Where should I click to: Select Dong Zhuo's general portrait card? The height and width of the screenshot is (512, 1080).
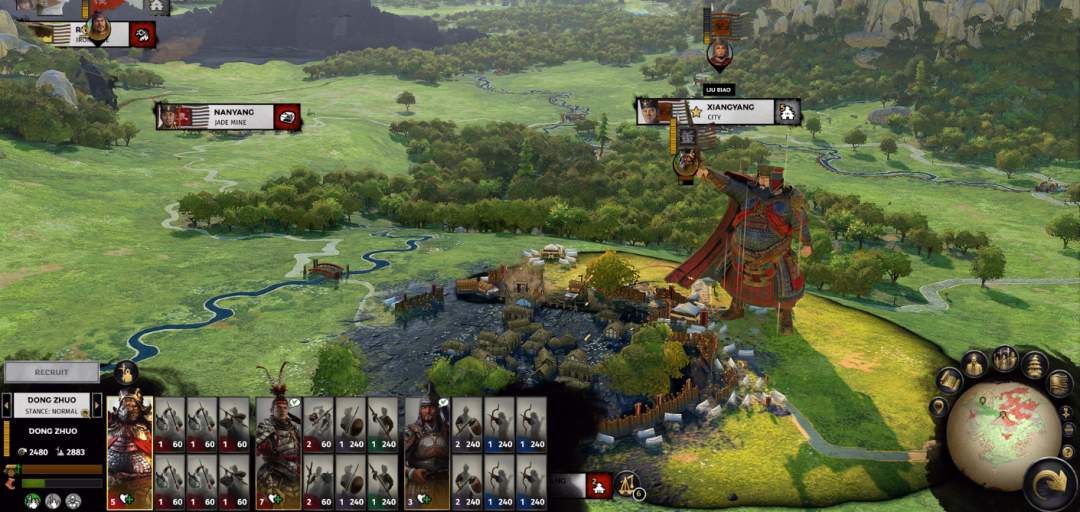[x=130, y=452]
